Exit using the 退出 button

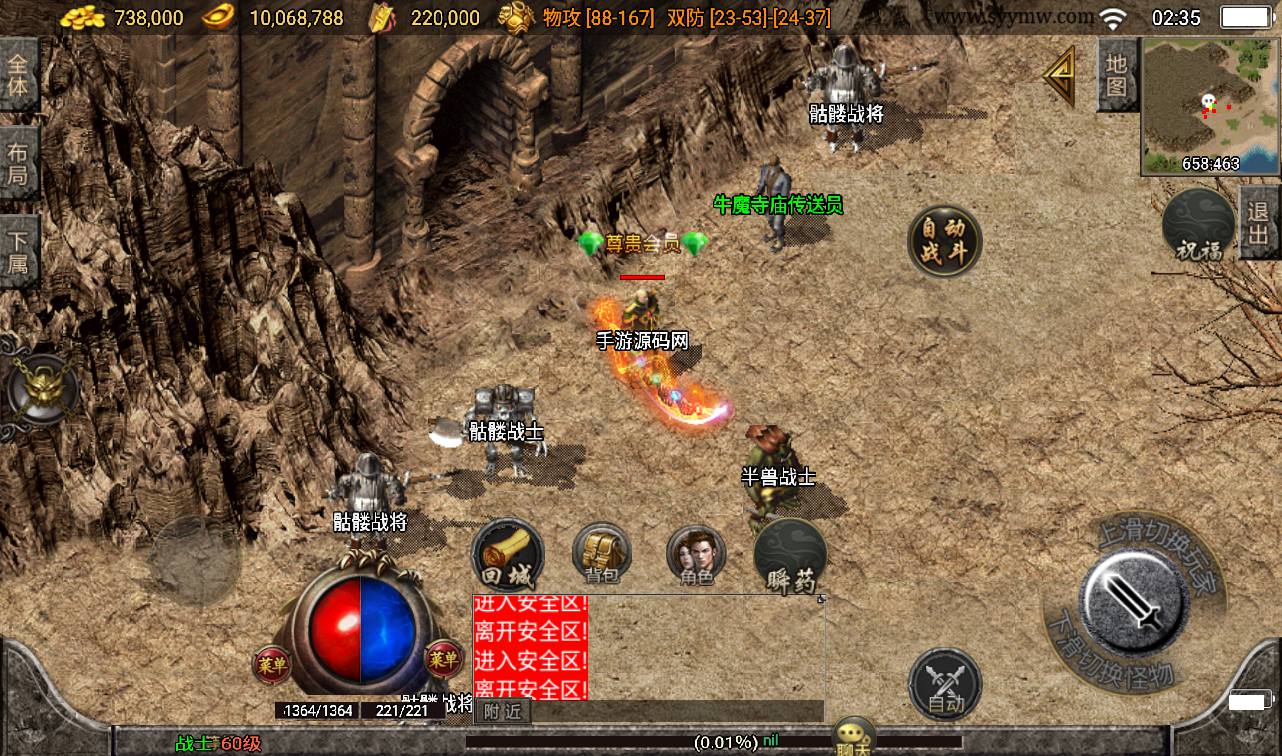click(x=1259, y=223)
